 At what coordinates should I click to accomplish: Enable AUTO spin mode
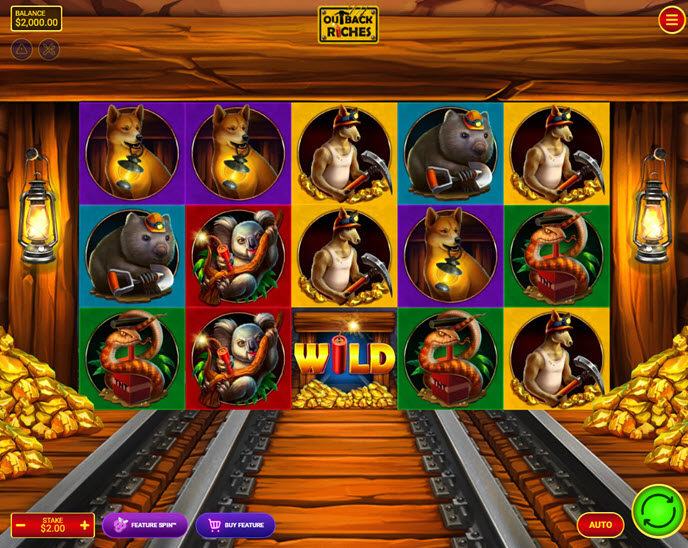tap(600, 525)
